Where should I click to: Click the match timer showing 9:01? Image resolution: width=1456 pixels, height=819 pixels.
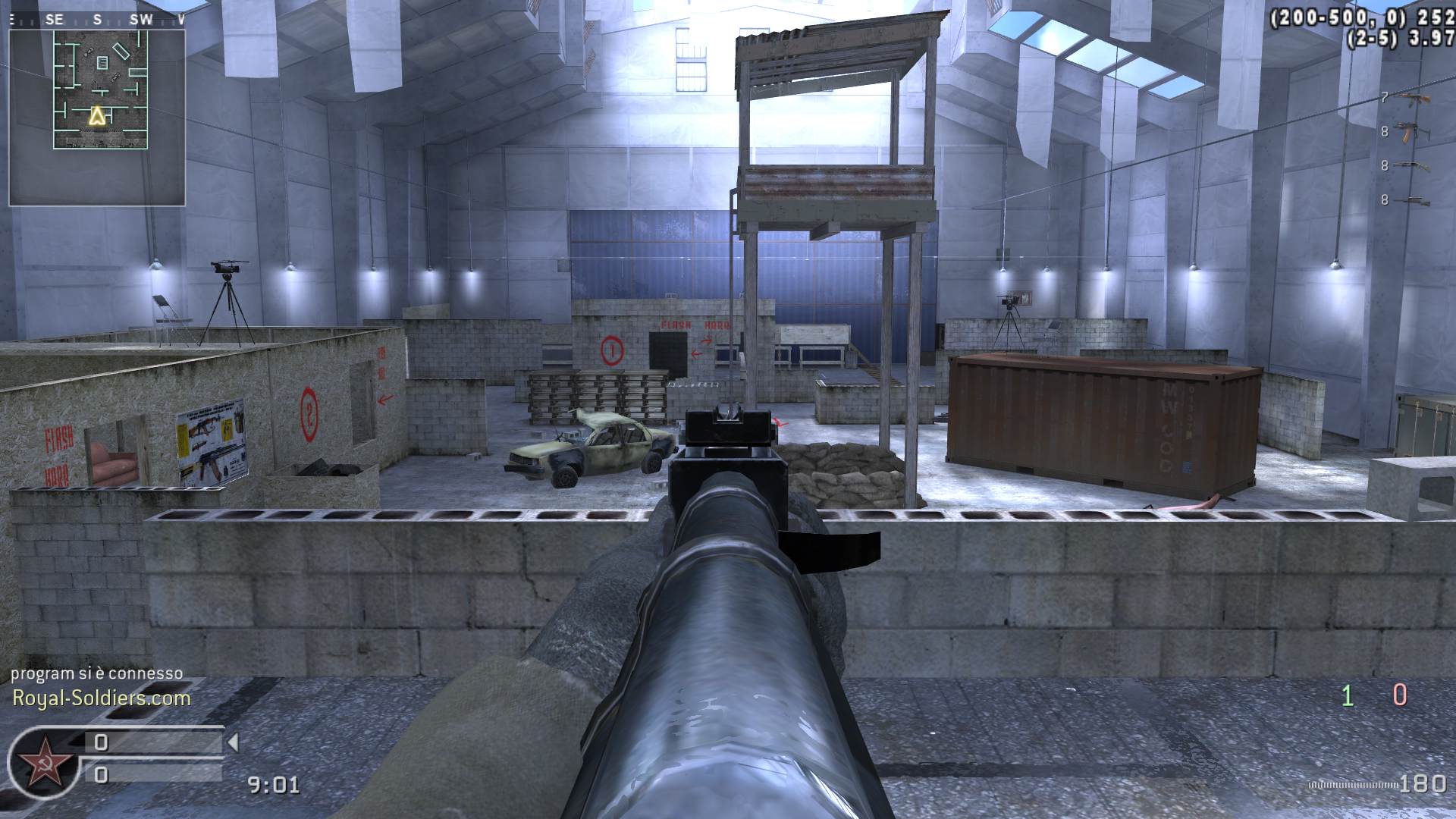(x=275, y=785)
